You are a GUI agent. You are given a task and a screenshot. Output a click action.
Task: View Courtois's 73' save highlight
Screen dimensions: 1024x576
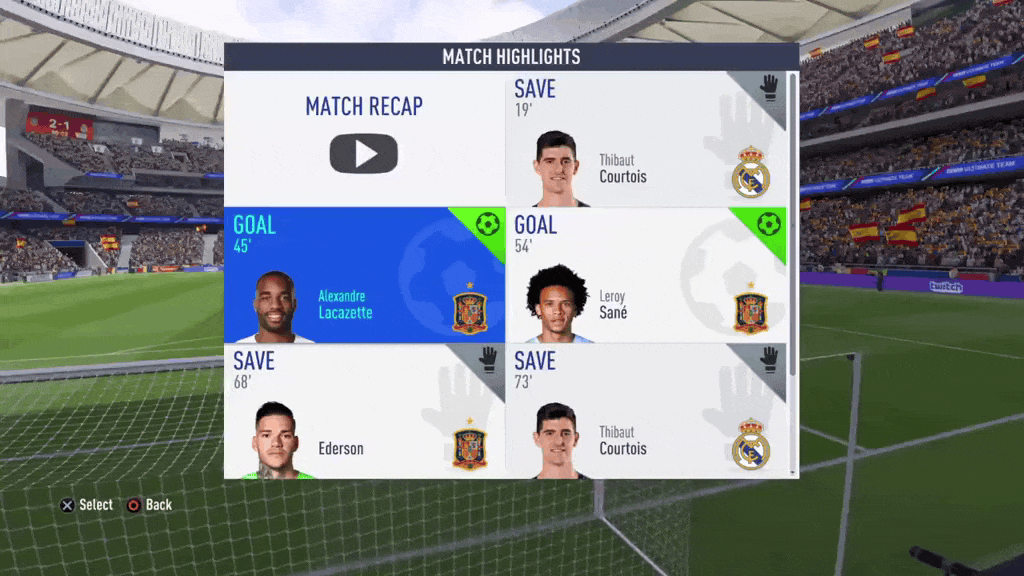click(645, 410)
